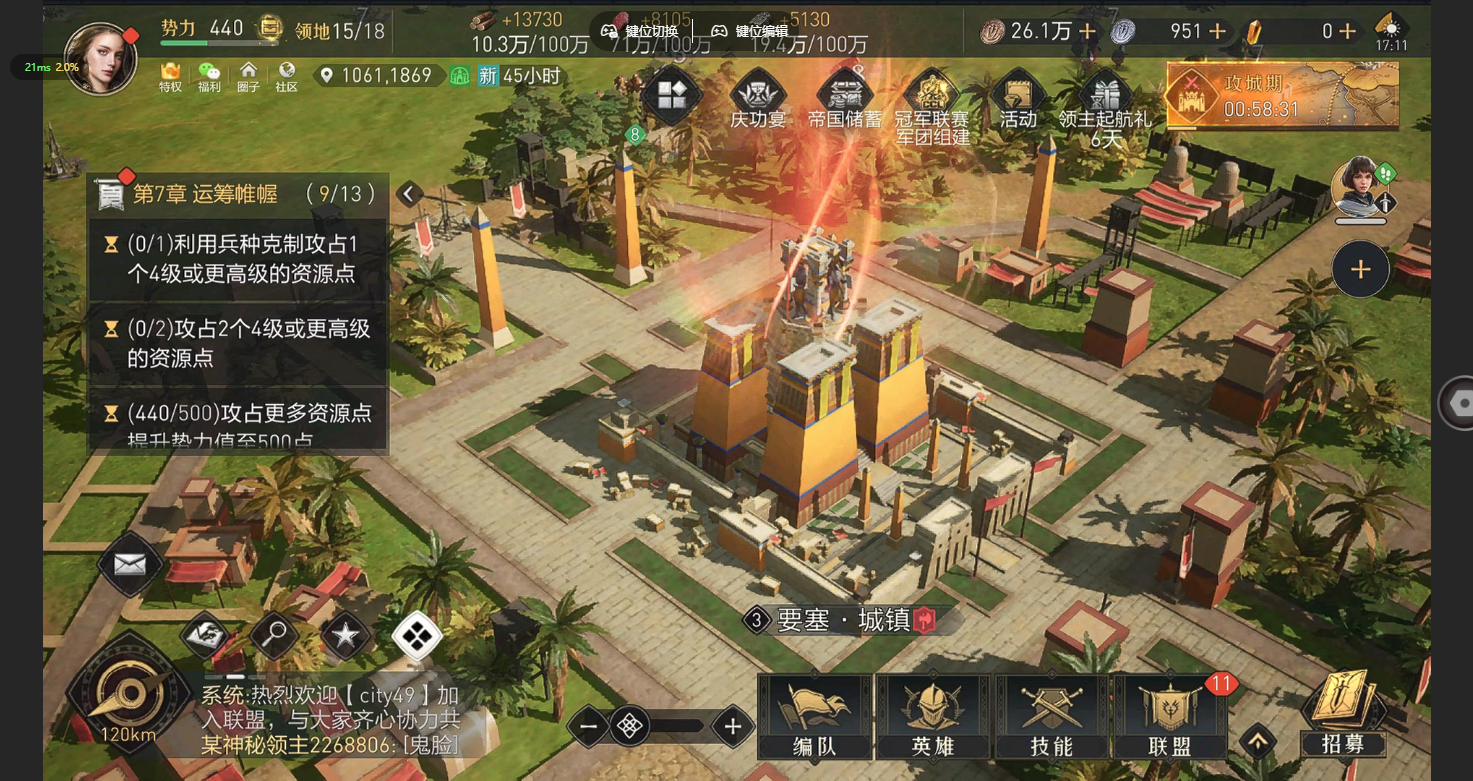Open the 招募 recruit book

(x=1343, y=714)
